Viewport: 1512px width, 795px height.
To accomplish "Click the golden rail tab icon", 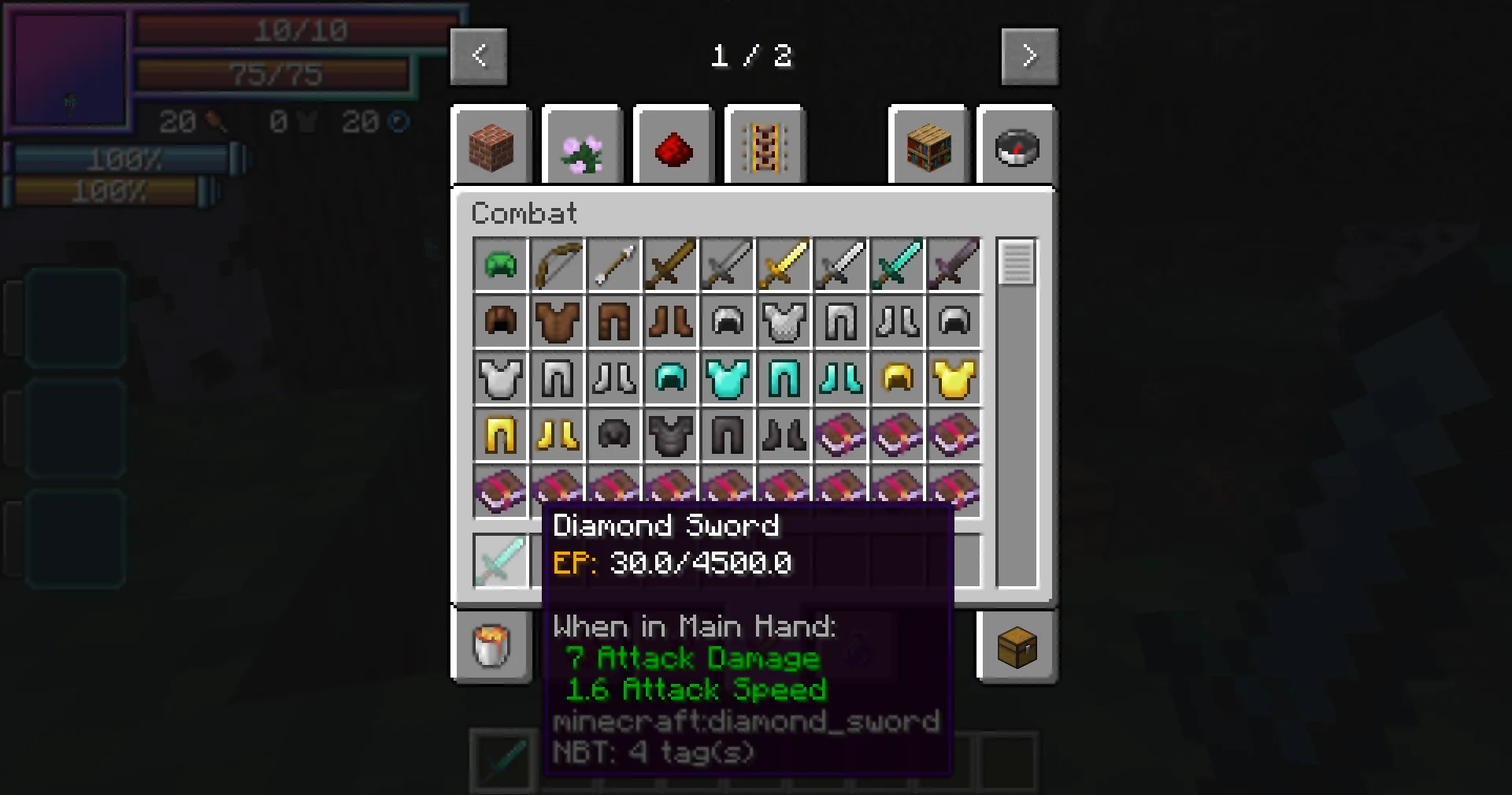I will click(765, 146).
